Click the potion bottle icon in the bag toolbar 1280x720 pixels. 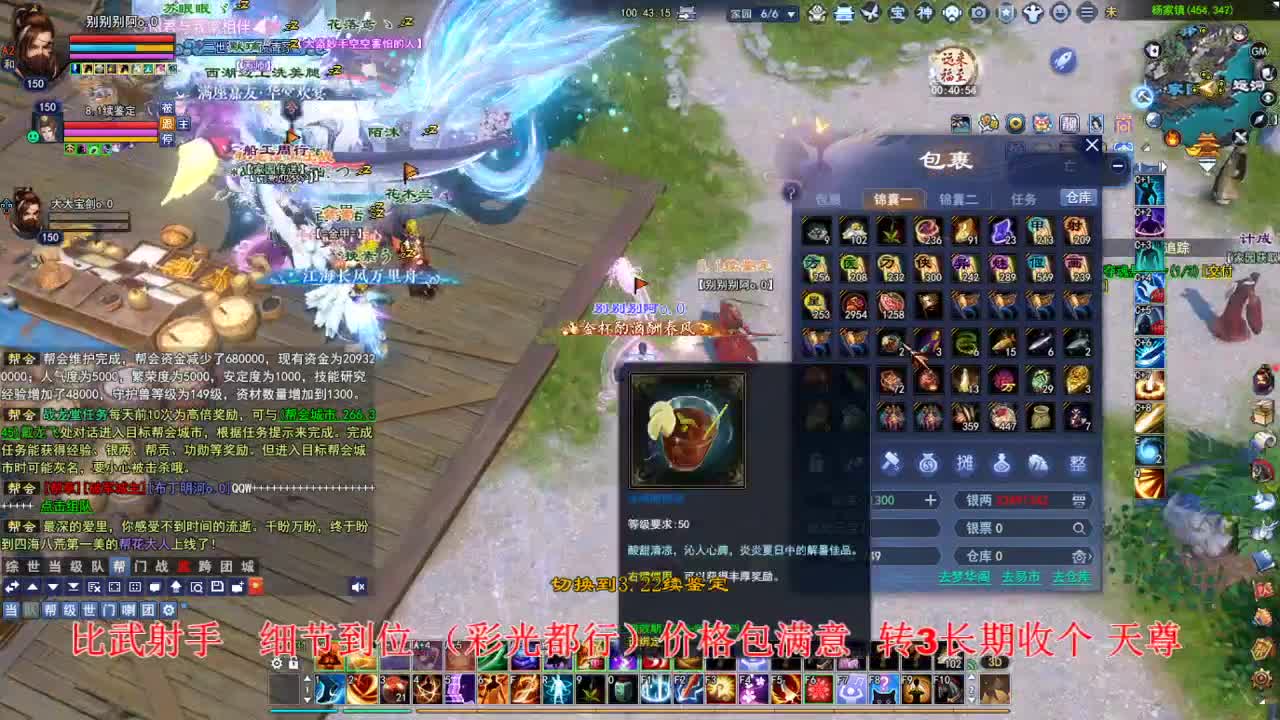point(1000,463)
